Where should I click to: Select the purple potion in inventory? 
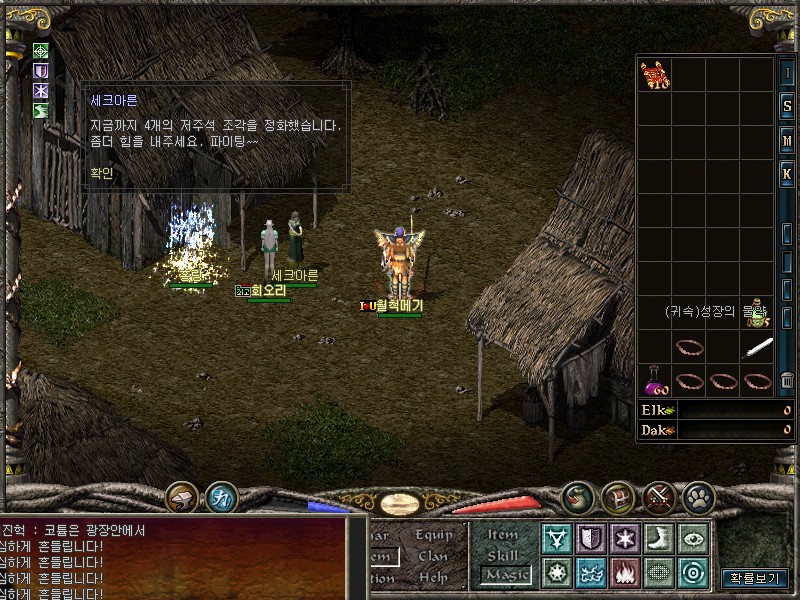click(655, 380)
